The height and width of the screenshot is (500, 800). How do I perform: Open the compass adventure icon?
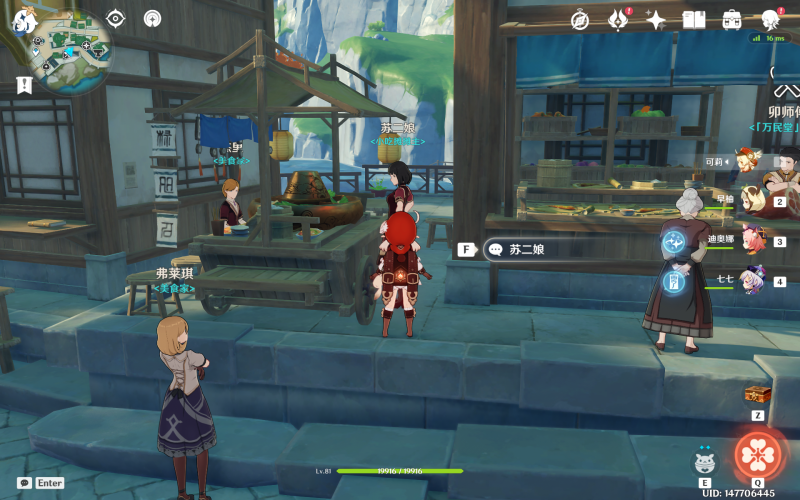click(x=580, y=19)
